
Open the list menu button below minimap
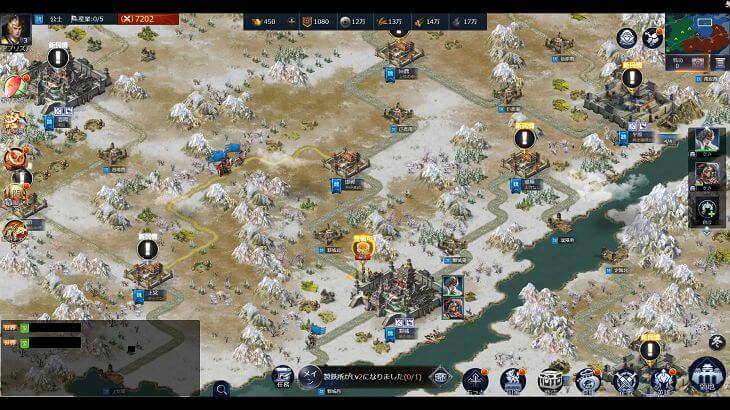[x=720, y=62]
